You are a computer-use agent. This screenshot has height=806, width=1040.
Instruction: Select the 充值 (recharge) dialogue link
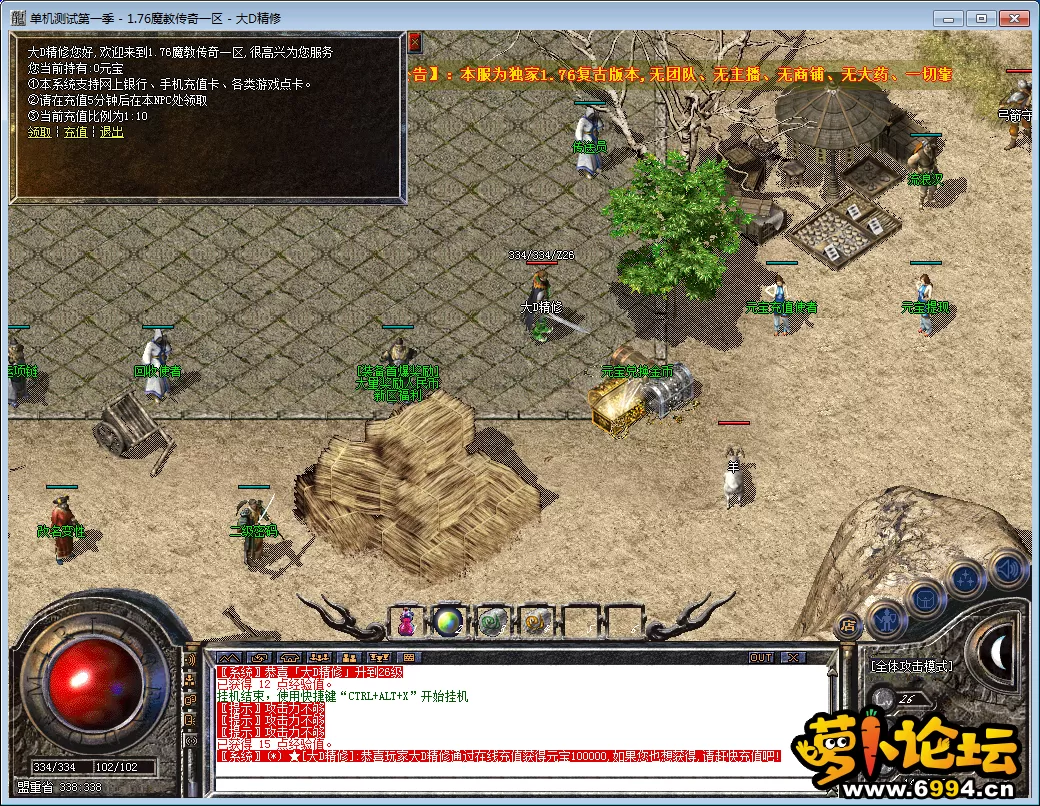click(75, 132)
